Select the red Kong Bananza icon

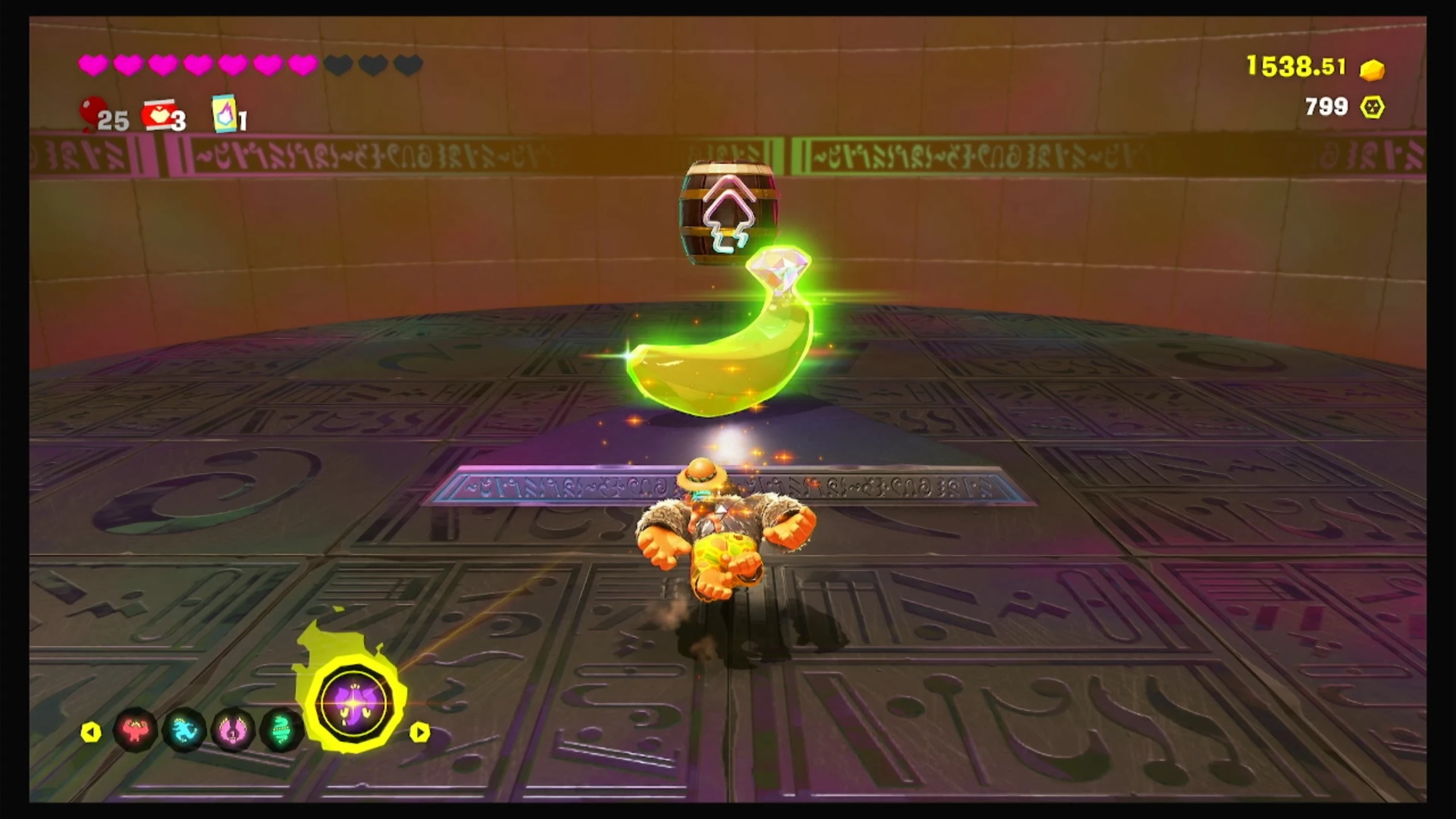click(135, 731)
